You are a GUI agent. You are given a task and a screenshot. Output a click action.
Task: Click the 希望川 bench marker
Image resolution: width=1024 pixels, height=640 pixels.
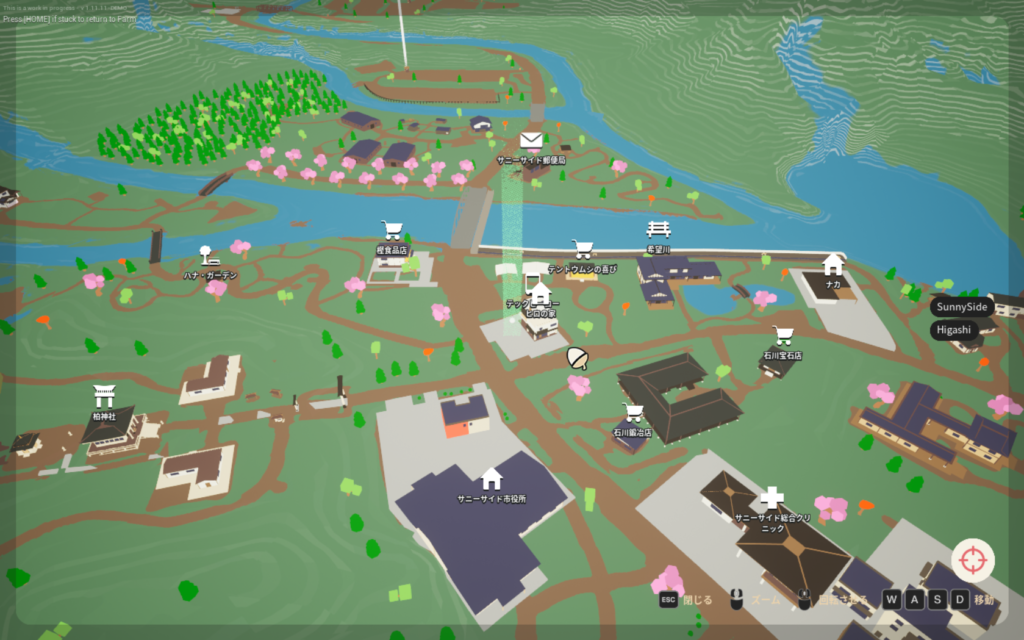coord(658,230)
